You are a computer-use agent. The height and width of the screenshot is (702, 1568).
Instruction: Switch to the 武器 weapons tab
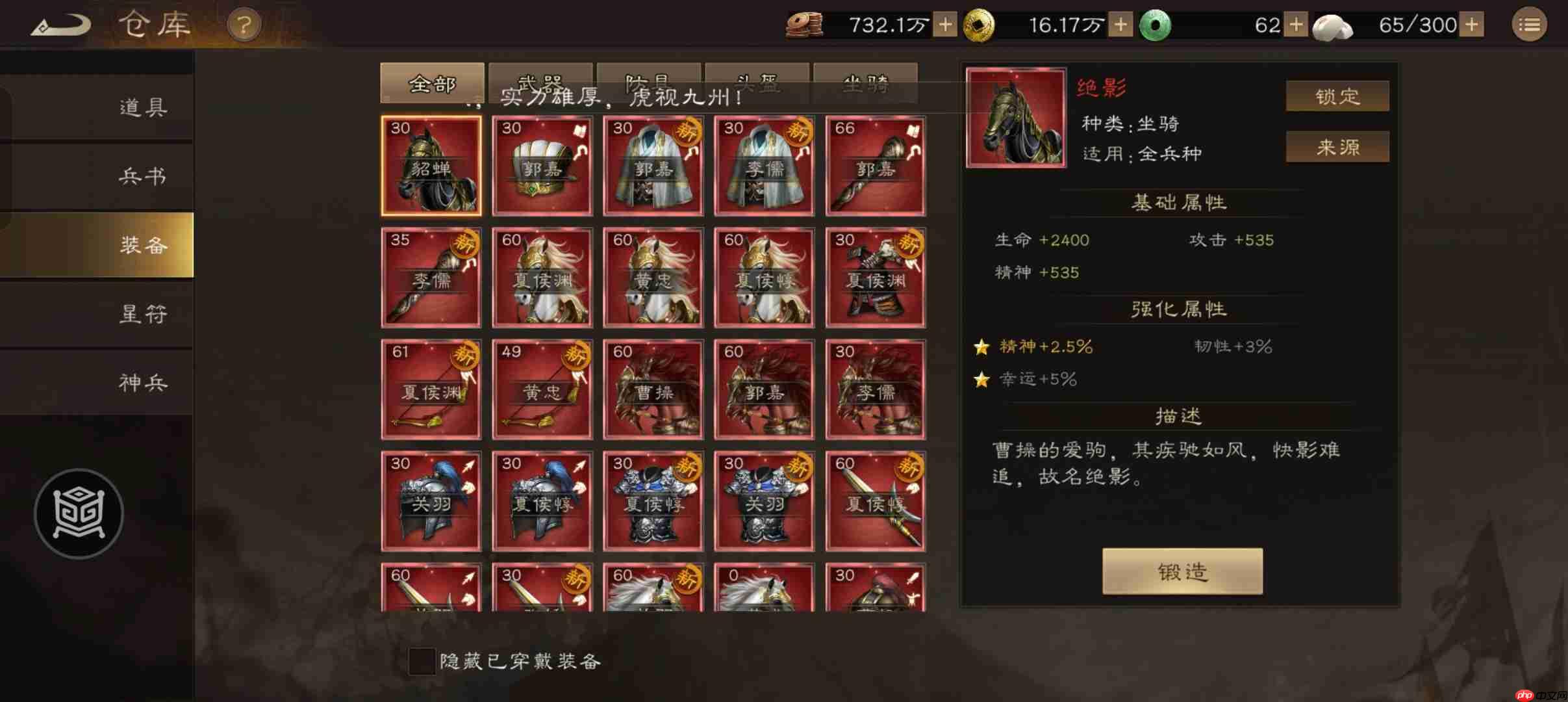541,83
